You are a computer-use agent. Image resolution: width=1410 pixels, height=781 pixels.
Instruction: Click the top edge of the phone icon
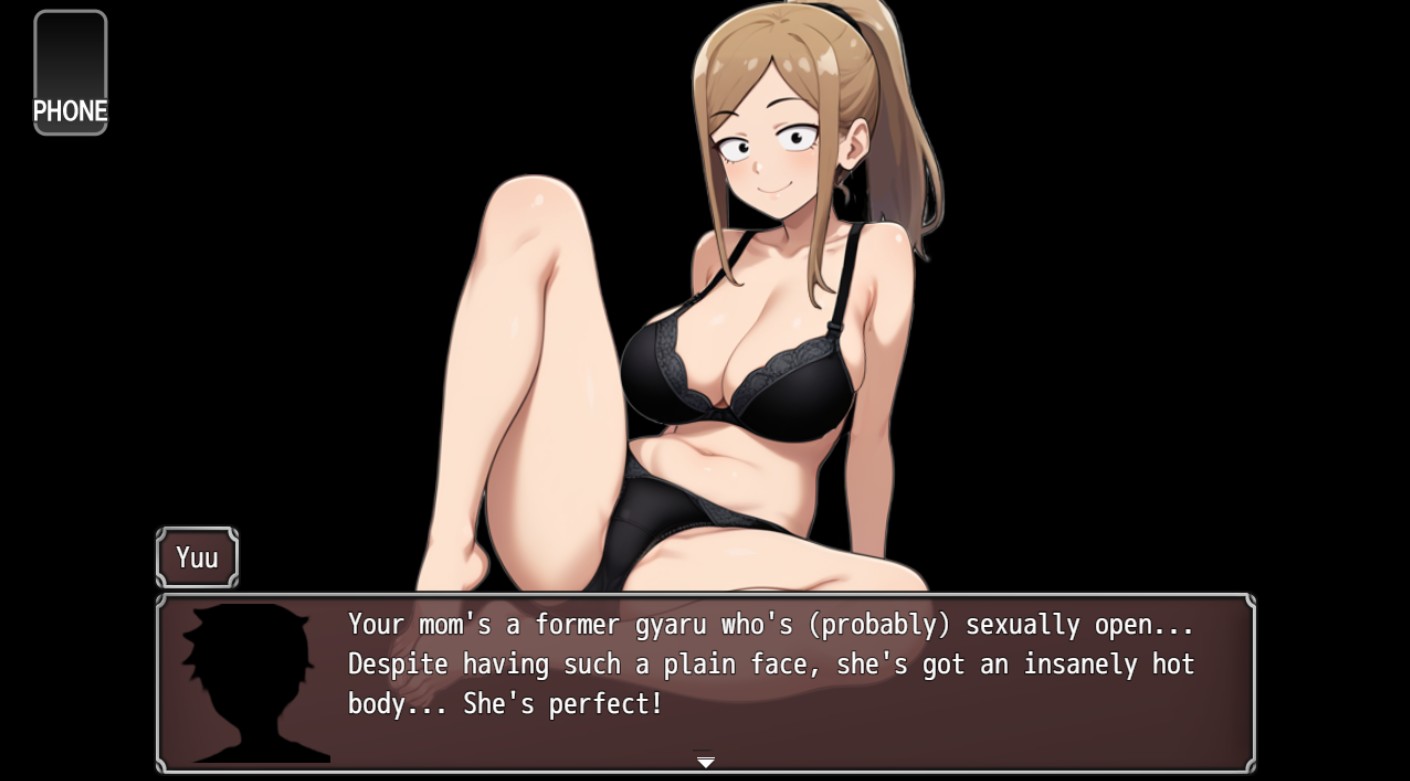pos(70,12)
